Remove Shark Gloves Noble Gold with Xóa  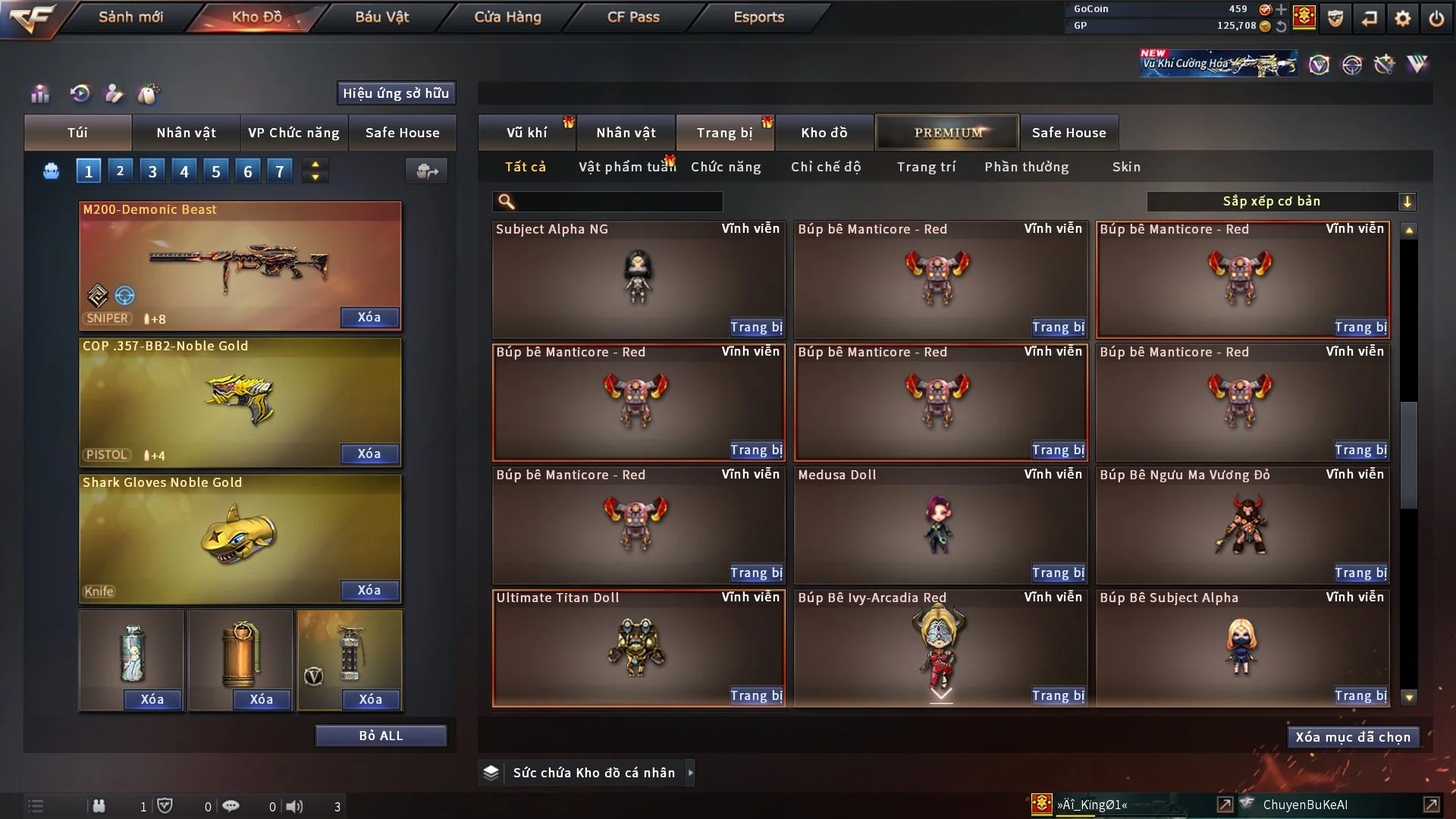[369, 590]
